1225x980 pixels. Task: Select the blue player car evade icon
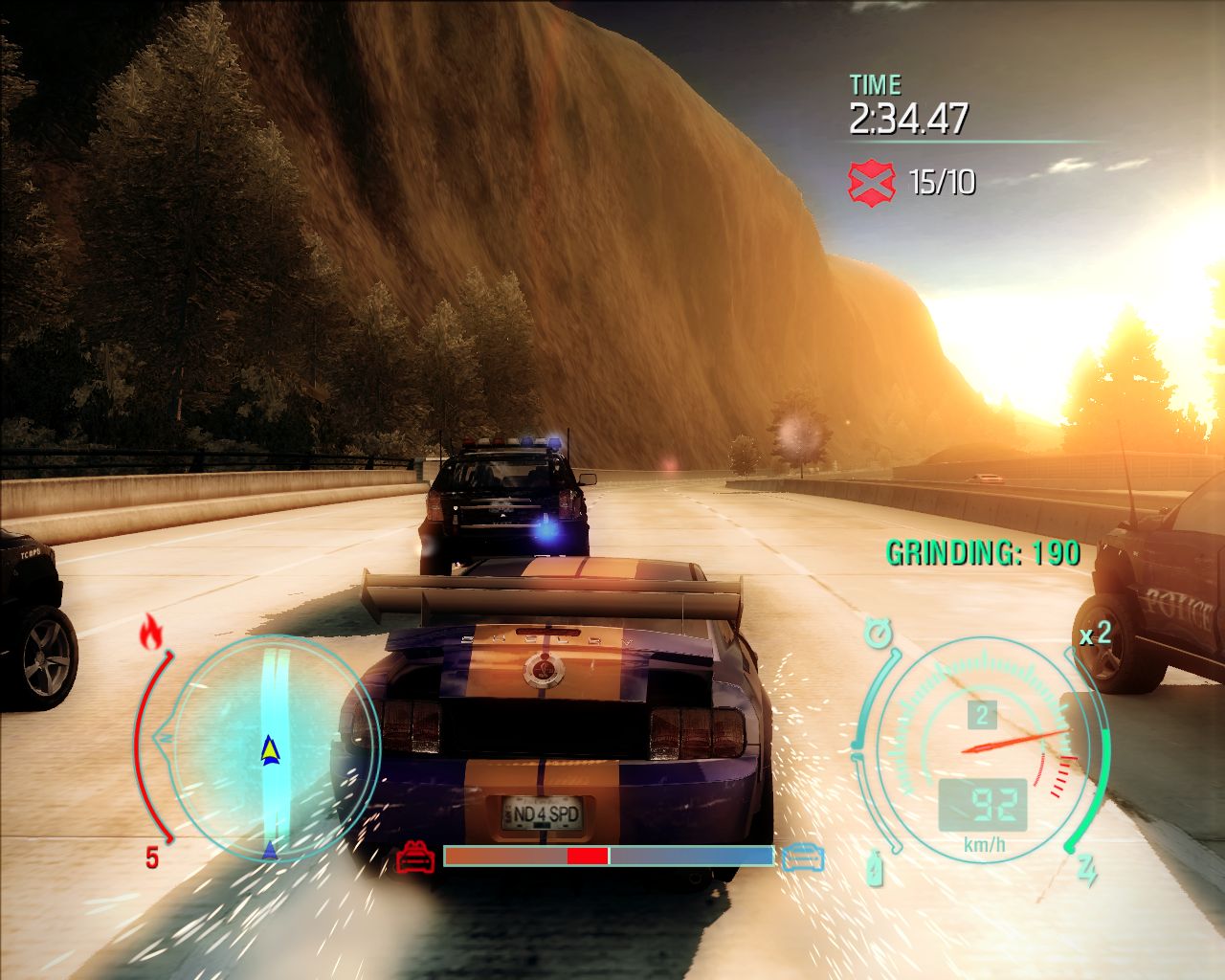[x=802, y=857]
